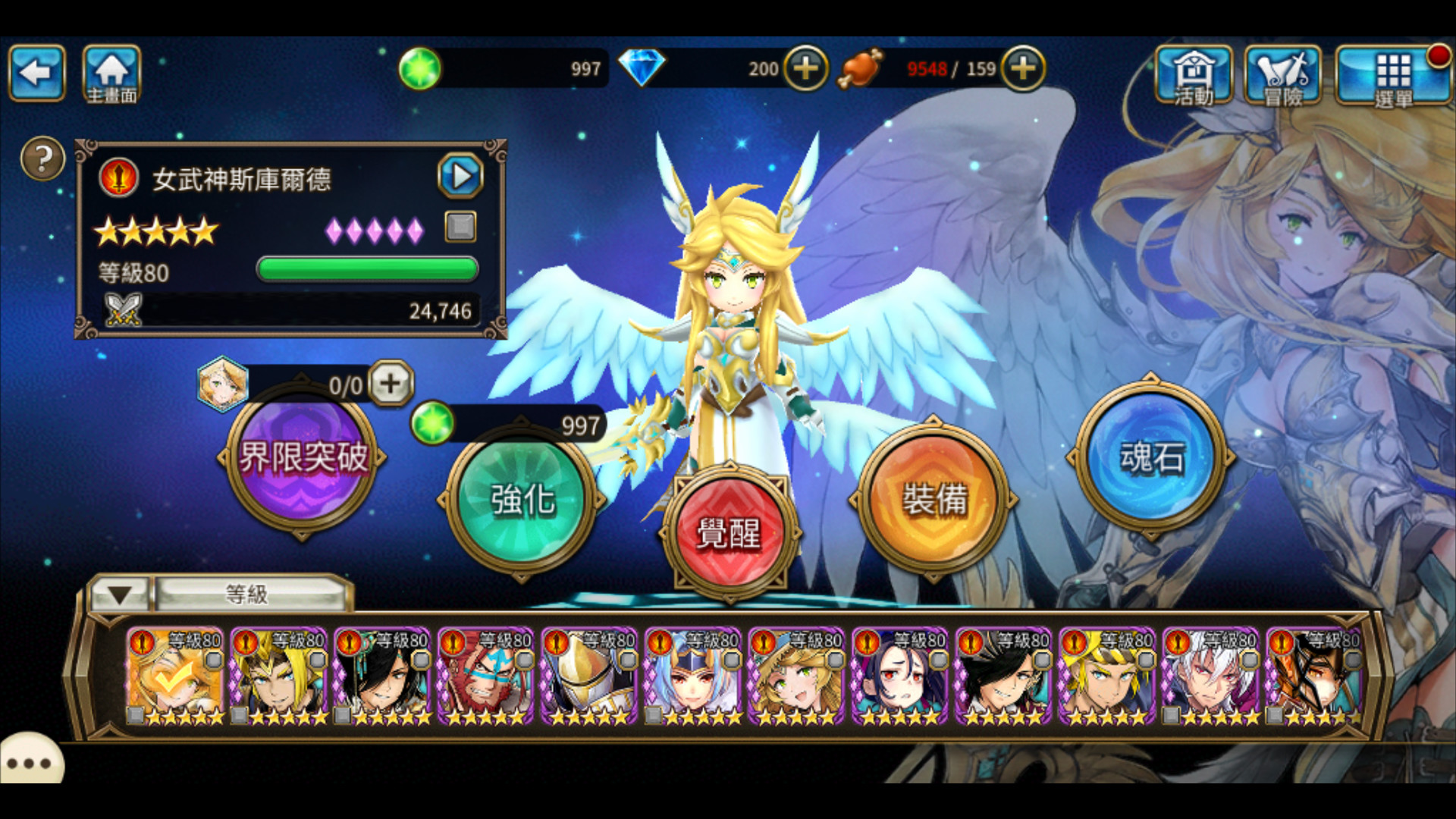Toggle the checkbox beside the pink awakening diamonds
The image size is (1456, 819).
[459, 227]
